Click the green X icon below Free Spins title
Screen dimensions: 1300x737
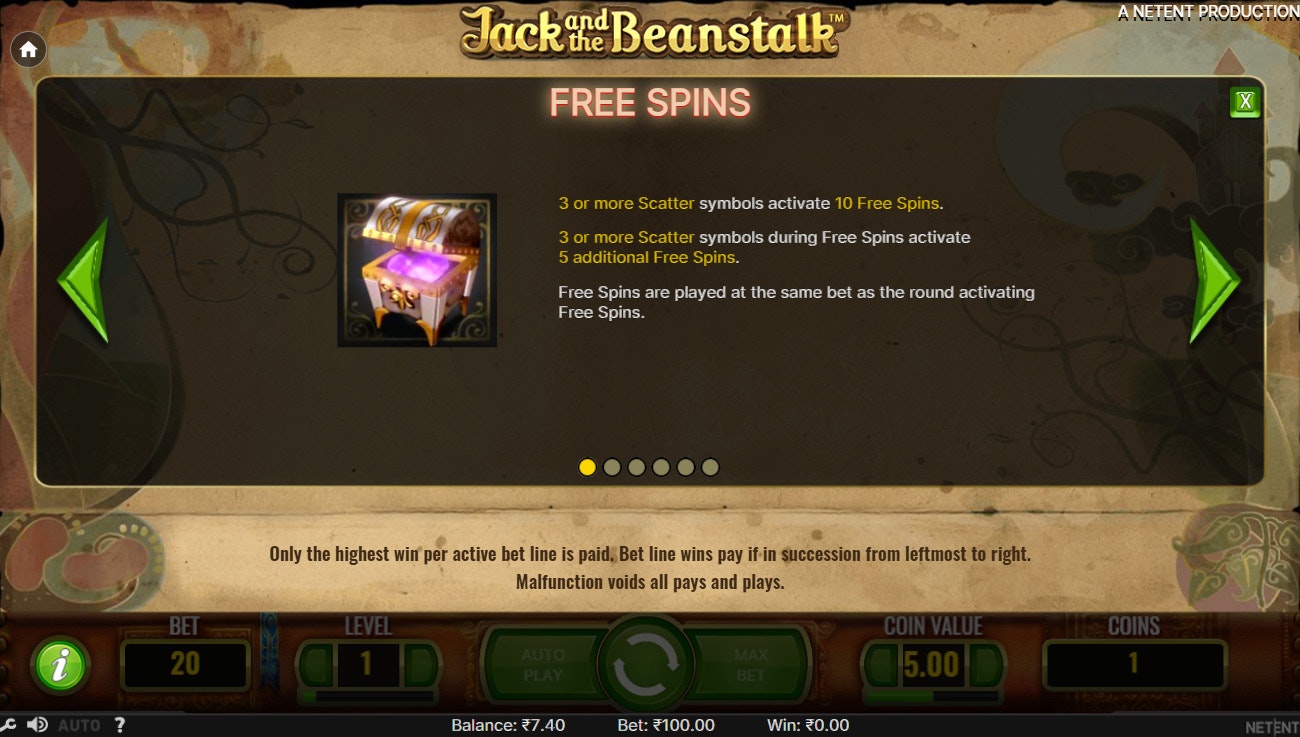[x=1244, y=101]
